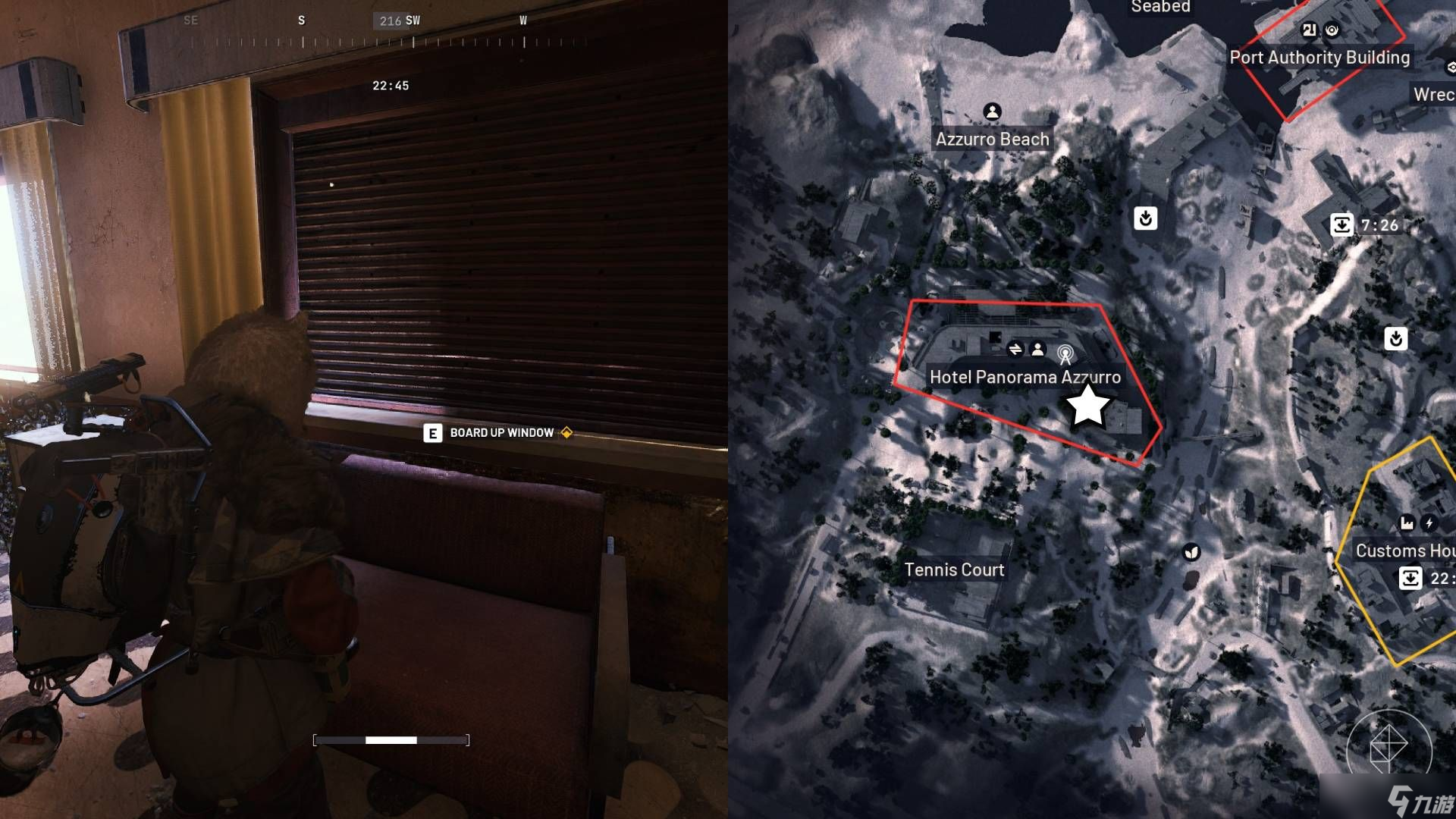This screenshot has height=819, width=1456.
Task: Select the Azzurro Beach location label
Action: pyautogui.click(x=992, y=140)
